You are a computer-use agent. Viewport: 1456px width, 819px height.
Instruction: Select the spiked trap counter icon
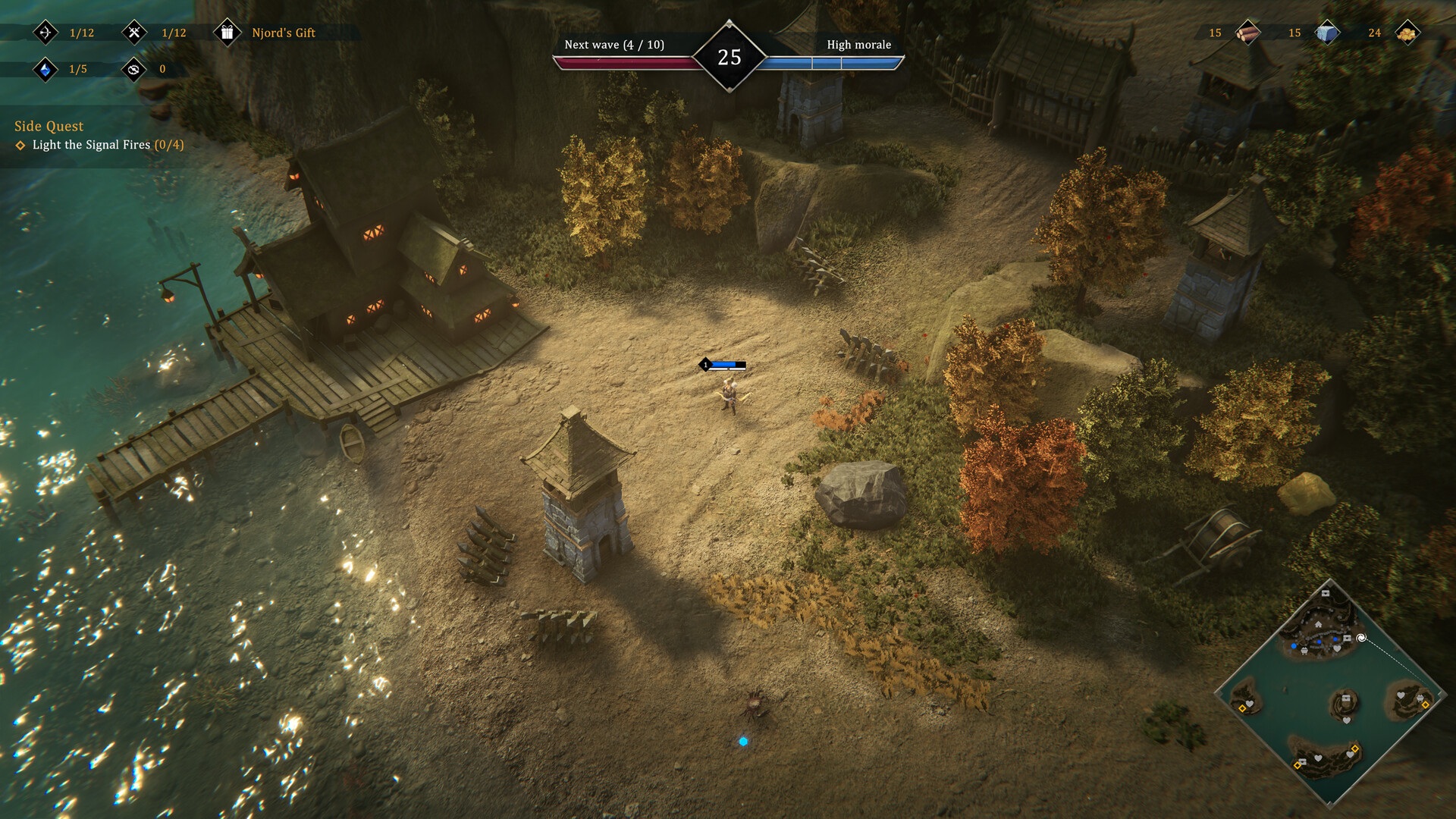134,70
